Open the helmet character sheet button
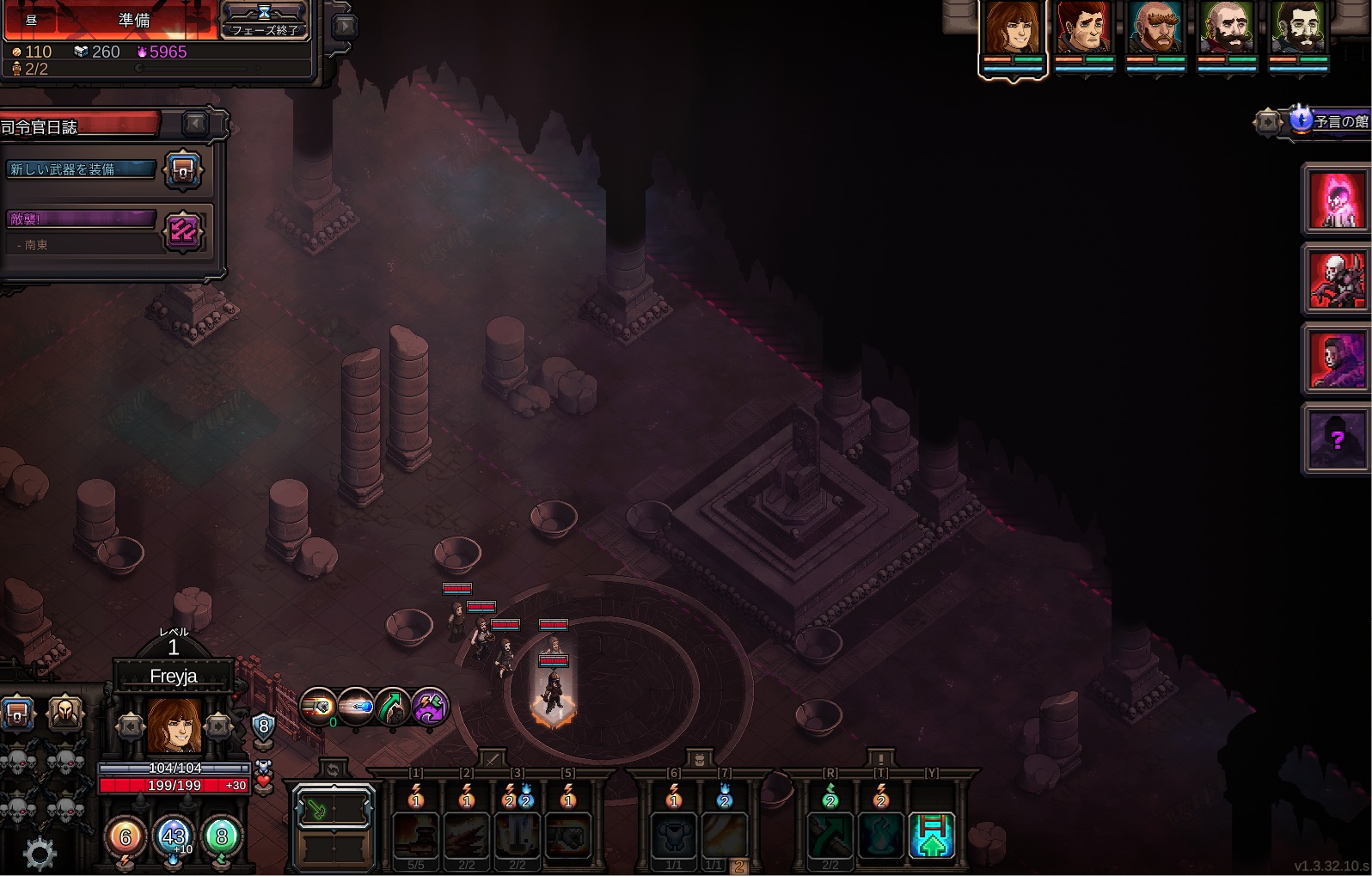The height and width of the screenshot is (876, 1372). click(65, 713)
